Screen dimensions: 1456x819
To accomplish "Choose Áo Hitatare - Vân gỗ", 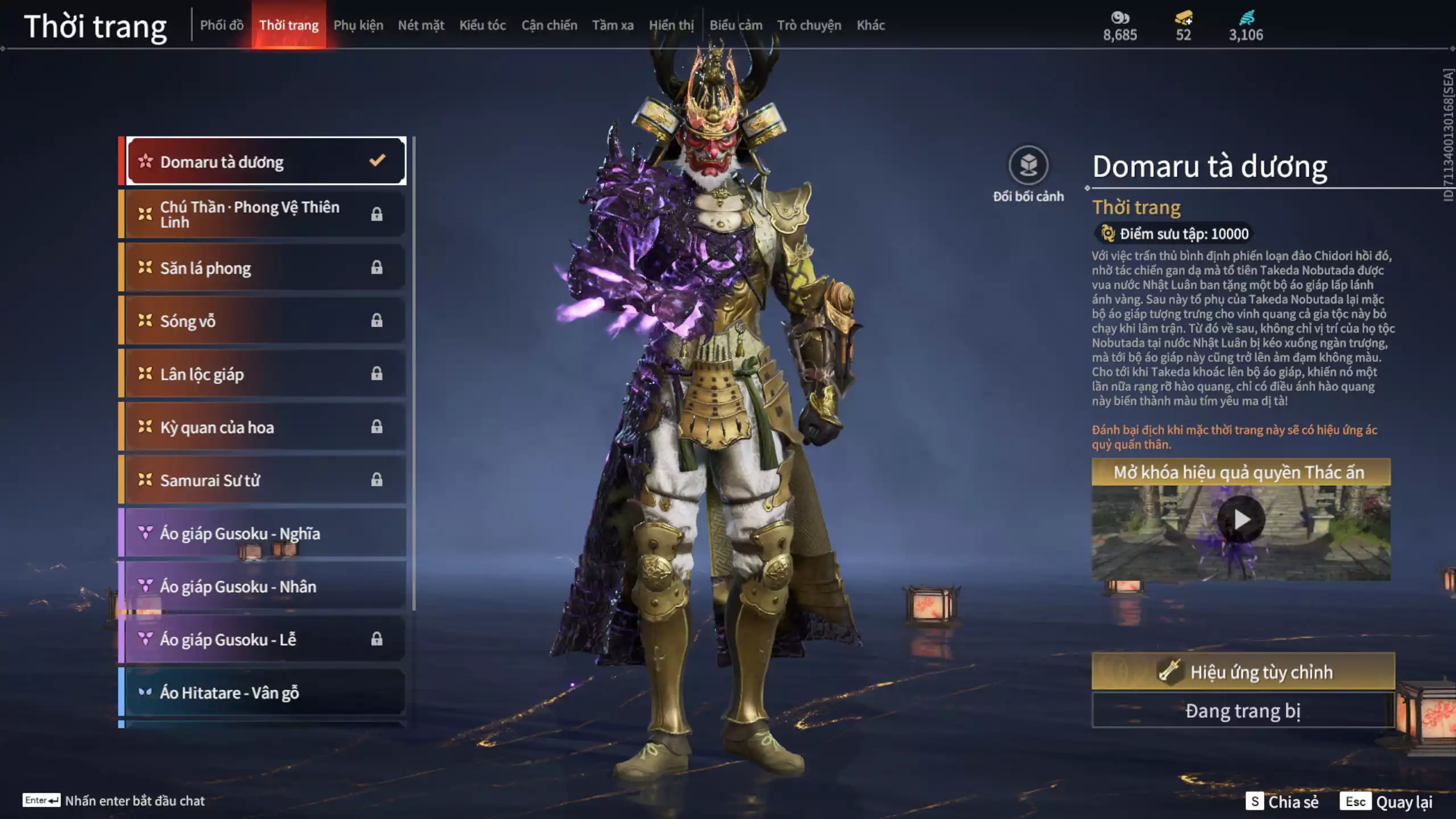I will [266, 692].
